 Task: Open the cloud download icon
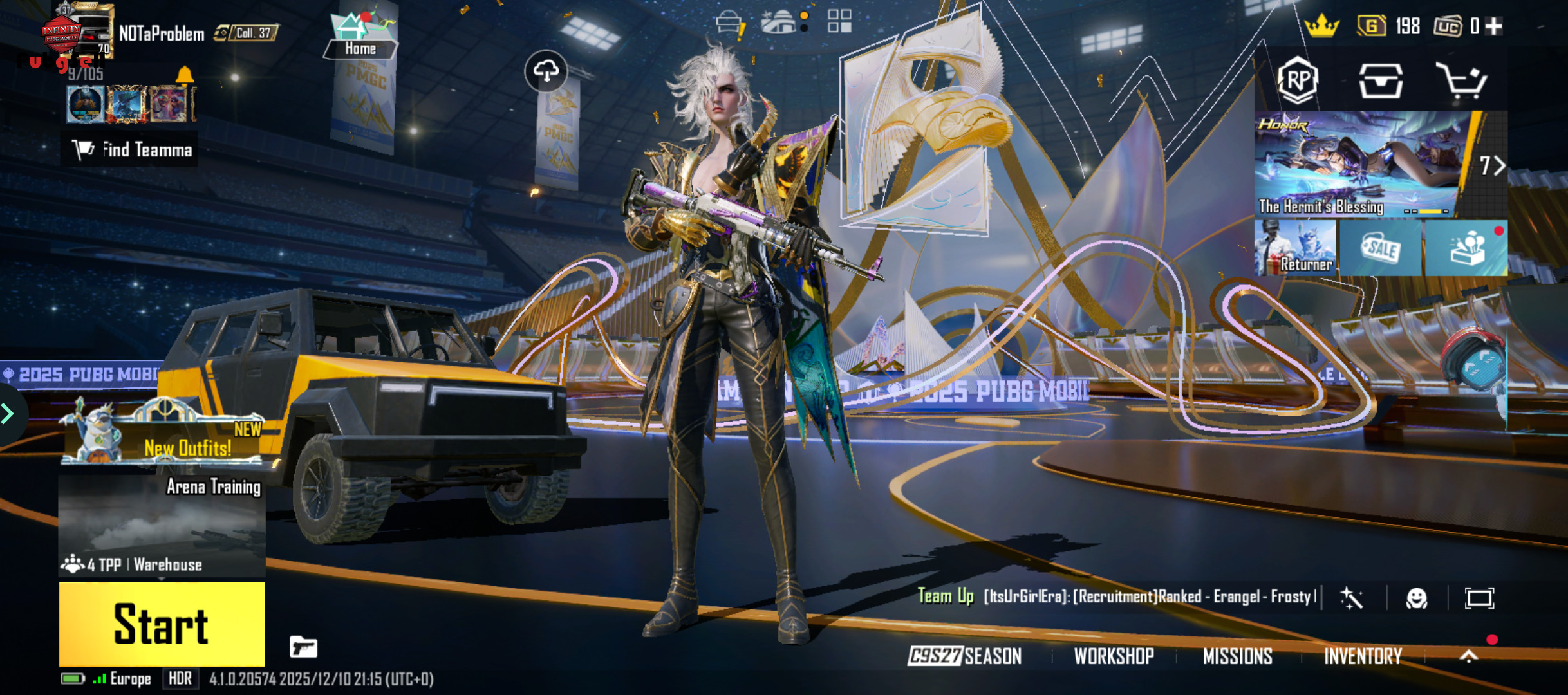[x=546, y=71]
